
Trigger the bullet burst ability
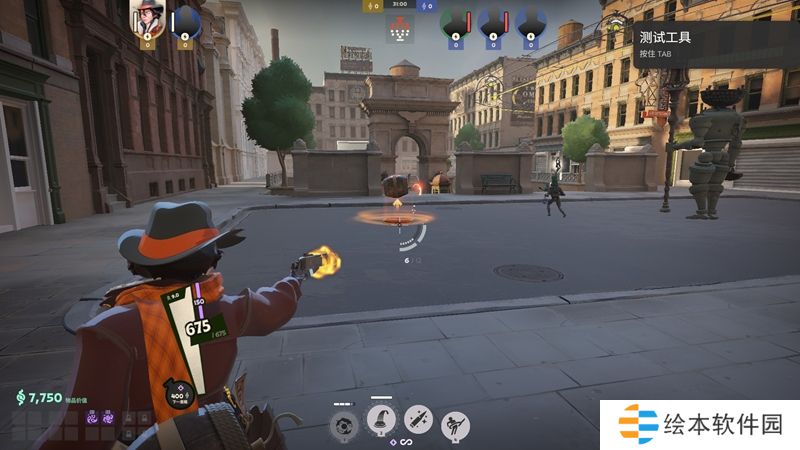pos(418,422)
